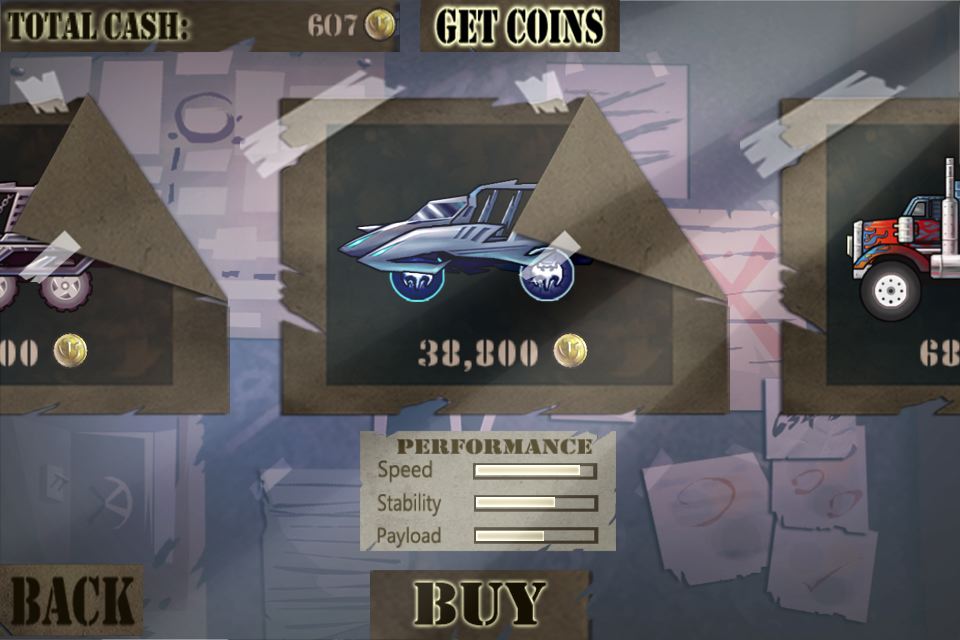This screenshot has width=960, height=640.
Task: Open the GET COINS store
Action: (519, 26)
